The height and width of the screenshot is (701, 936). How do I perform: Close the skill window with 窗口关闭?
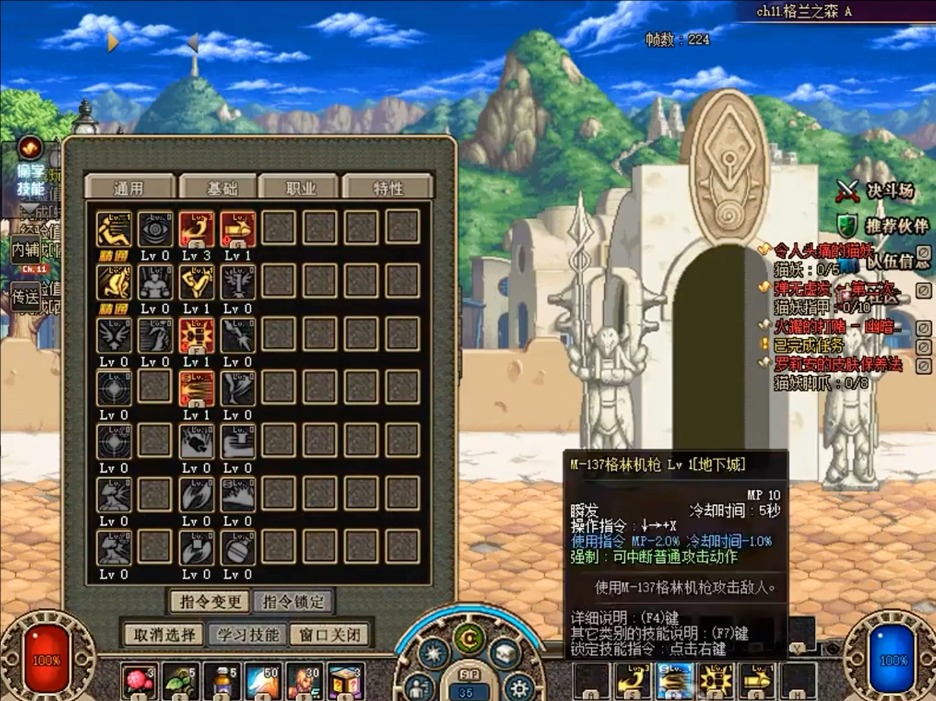[329, 634]
